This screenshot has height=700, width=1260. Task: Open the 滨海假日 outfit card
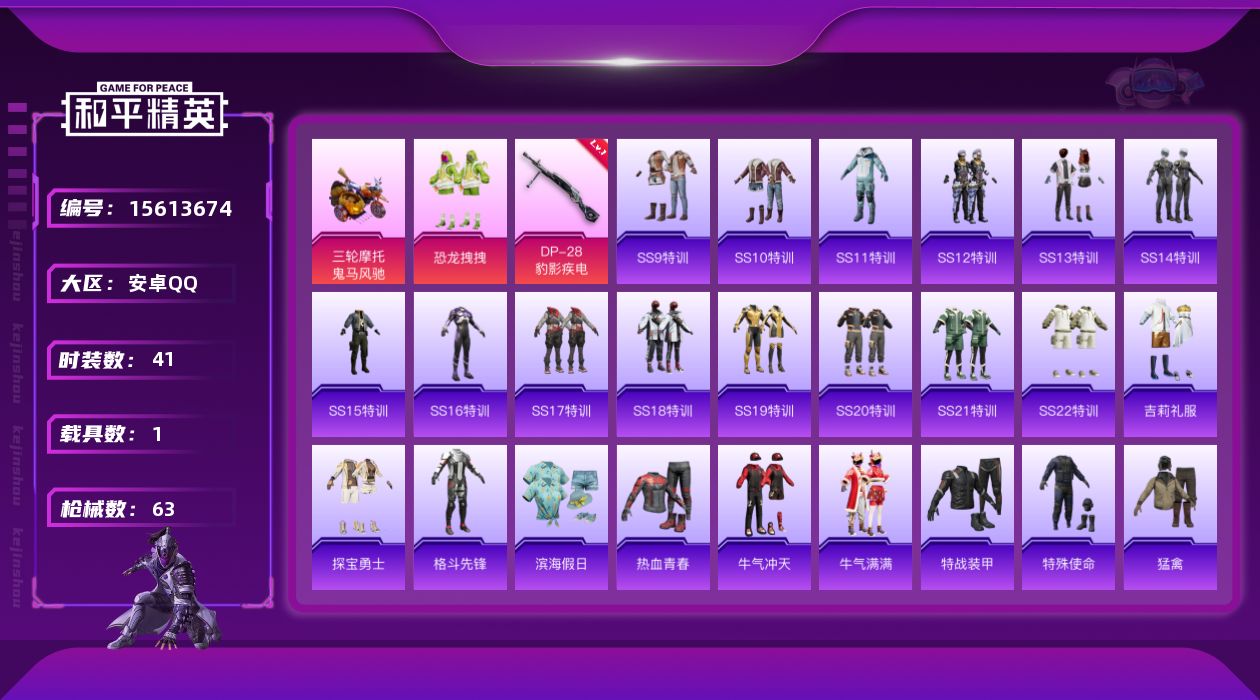[x=561, y=517]
